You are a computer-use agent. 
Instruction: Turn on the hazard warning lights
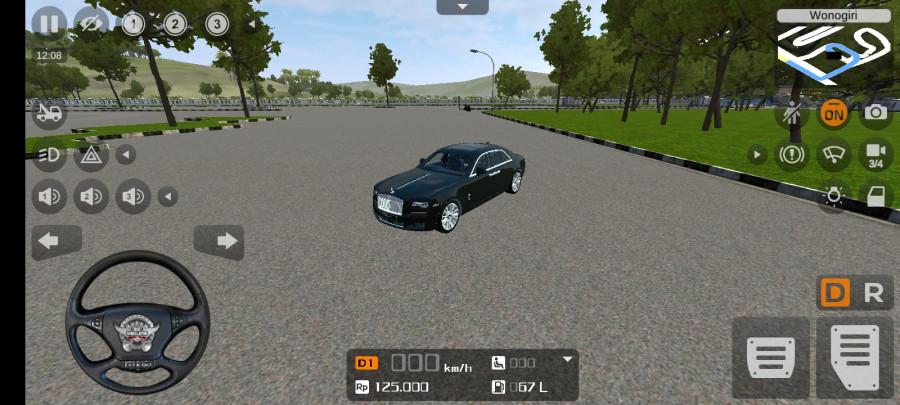tap(90, 154)
